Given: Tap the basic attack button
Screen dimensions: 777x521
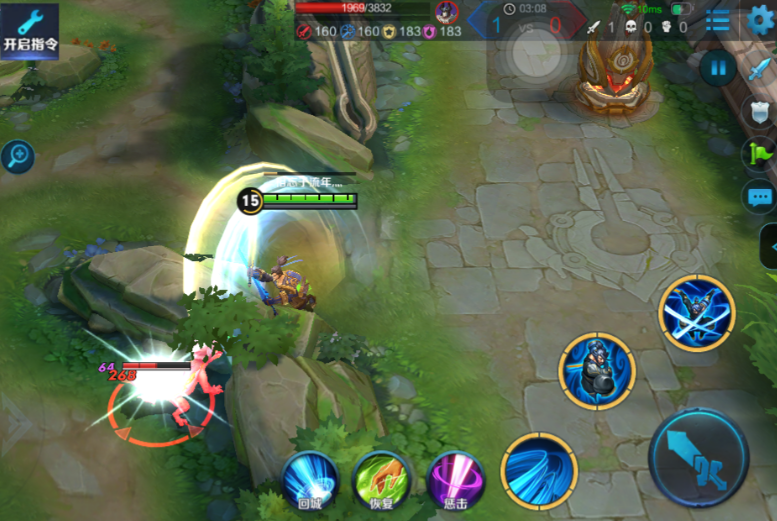Looking at the screenshot, I should tap(699, 458).
